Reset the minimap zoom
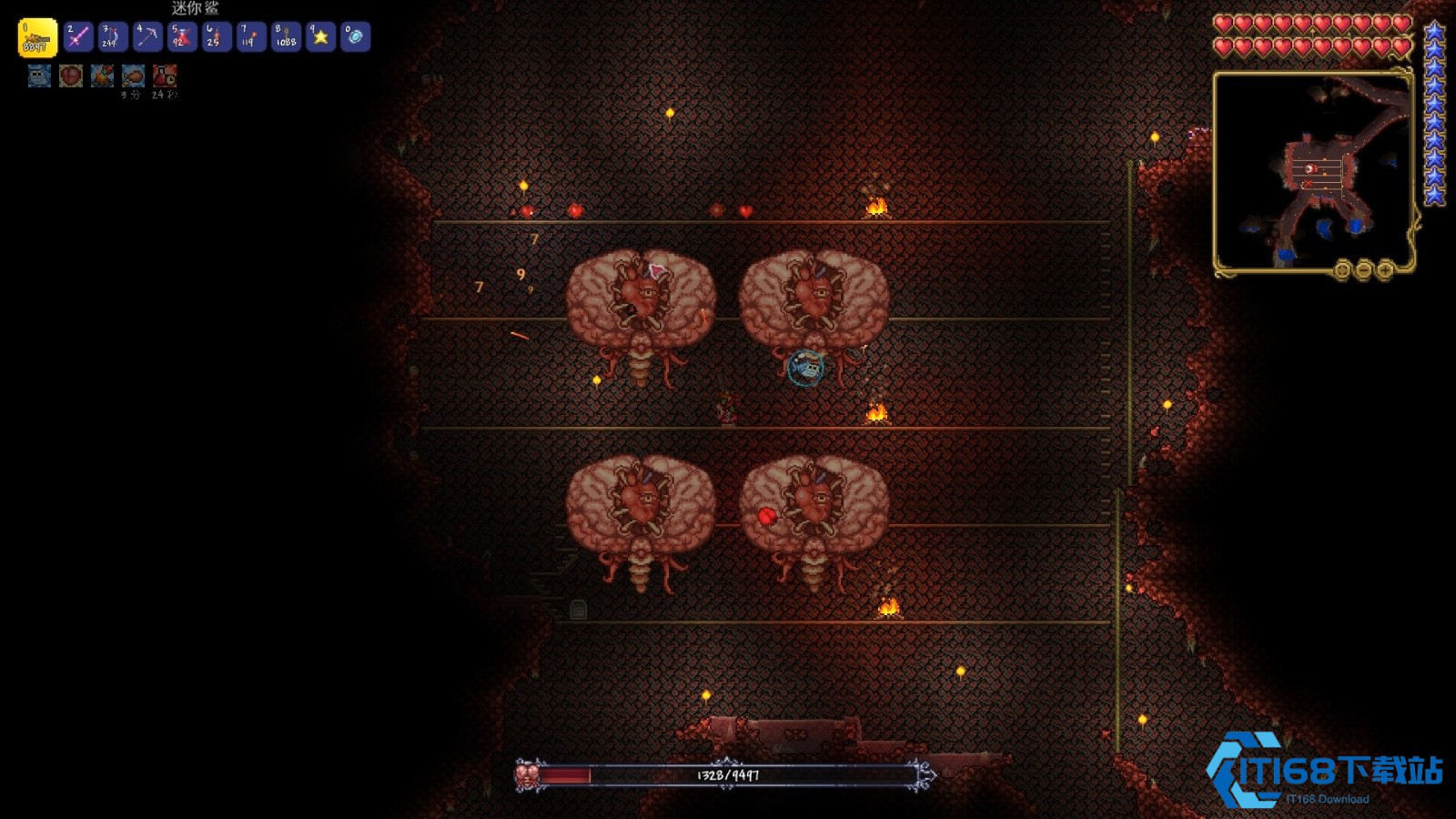This screenshot has height=819, width=1456. (1341, 269)
